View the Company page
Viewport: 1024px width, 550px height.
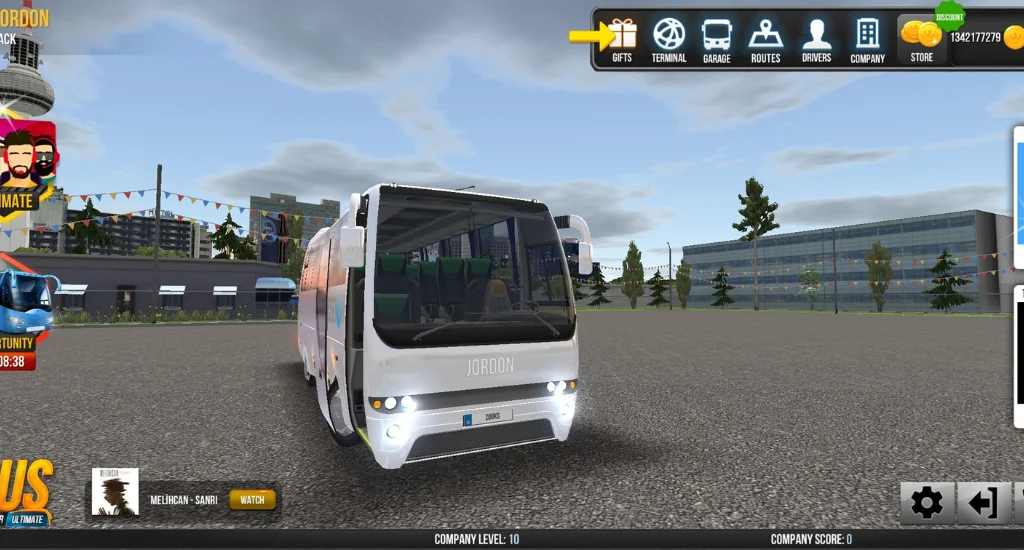tap(867, 40)
